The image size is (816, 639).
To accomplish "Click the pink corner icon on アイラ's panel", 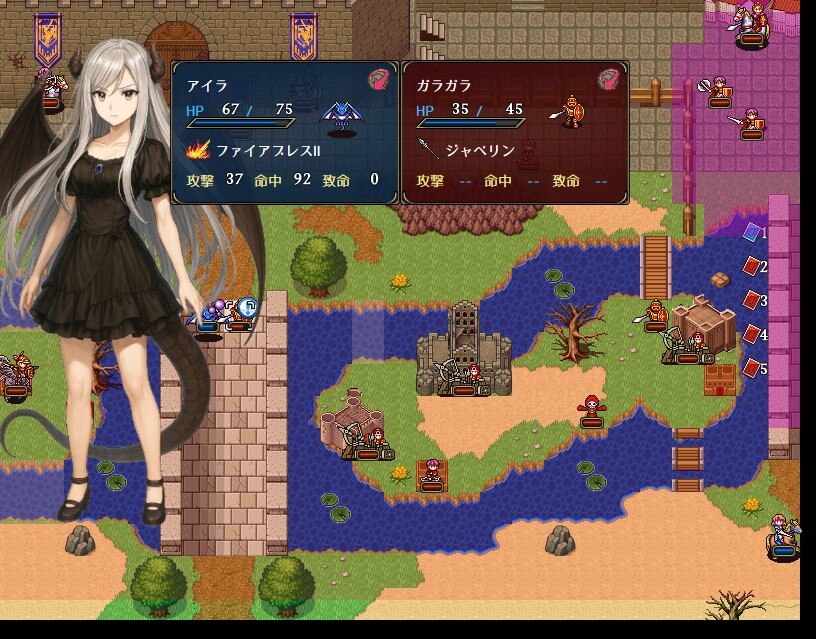I will [x=378, y=79].
